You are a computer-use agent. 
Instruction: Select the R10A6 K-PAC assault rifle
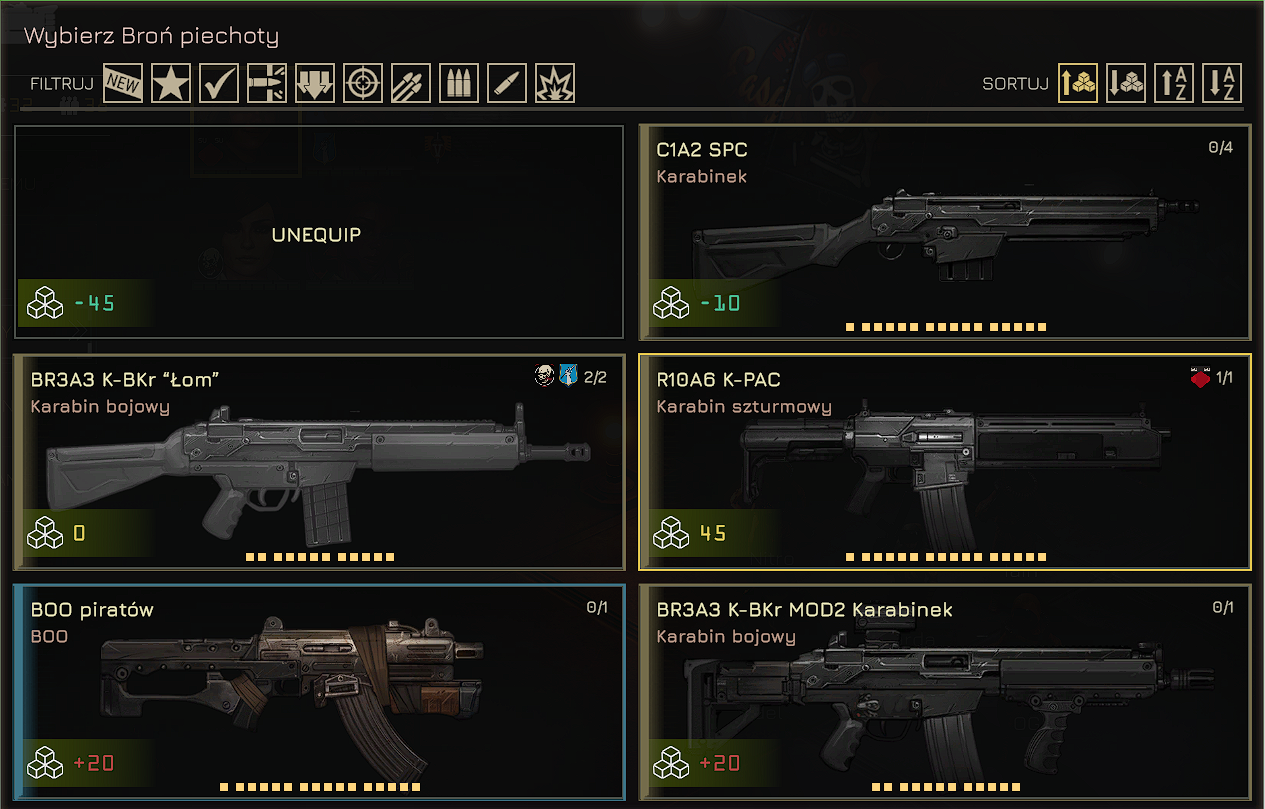(944, 462)
